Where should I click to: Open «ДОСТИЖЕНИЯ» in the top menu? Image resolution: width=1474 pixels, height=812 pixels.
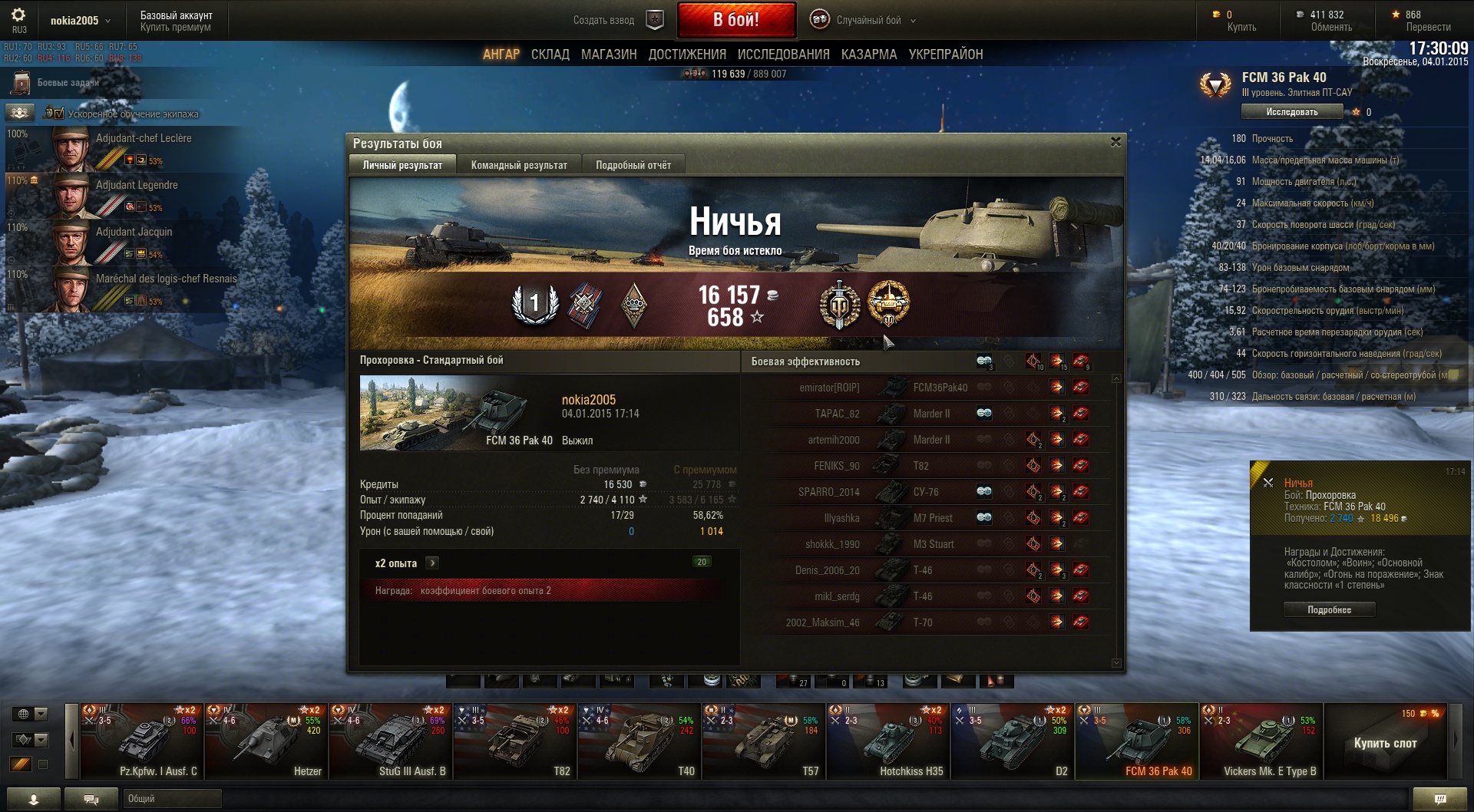click(687, 54)
